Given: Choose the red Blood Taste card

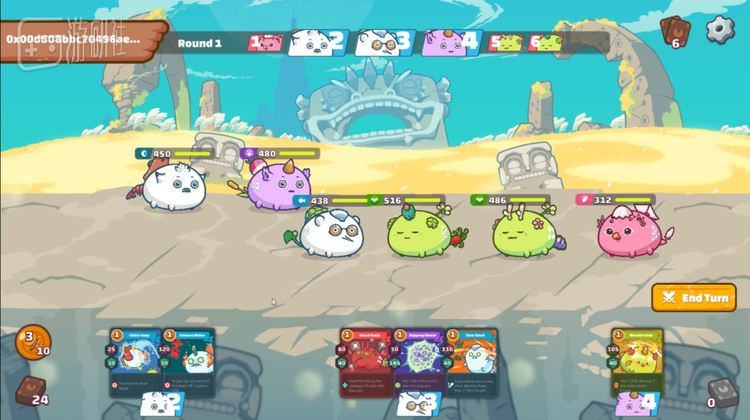Looking at the screenshot, I should [365, 364].
